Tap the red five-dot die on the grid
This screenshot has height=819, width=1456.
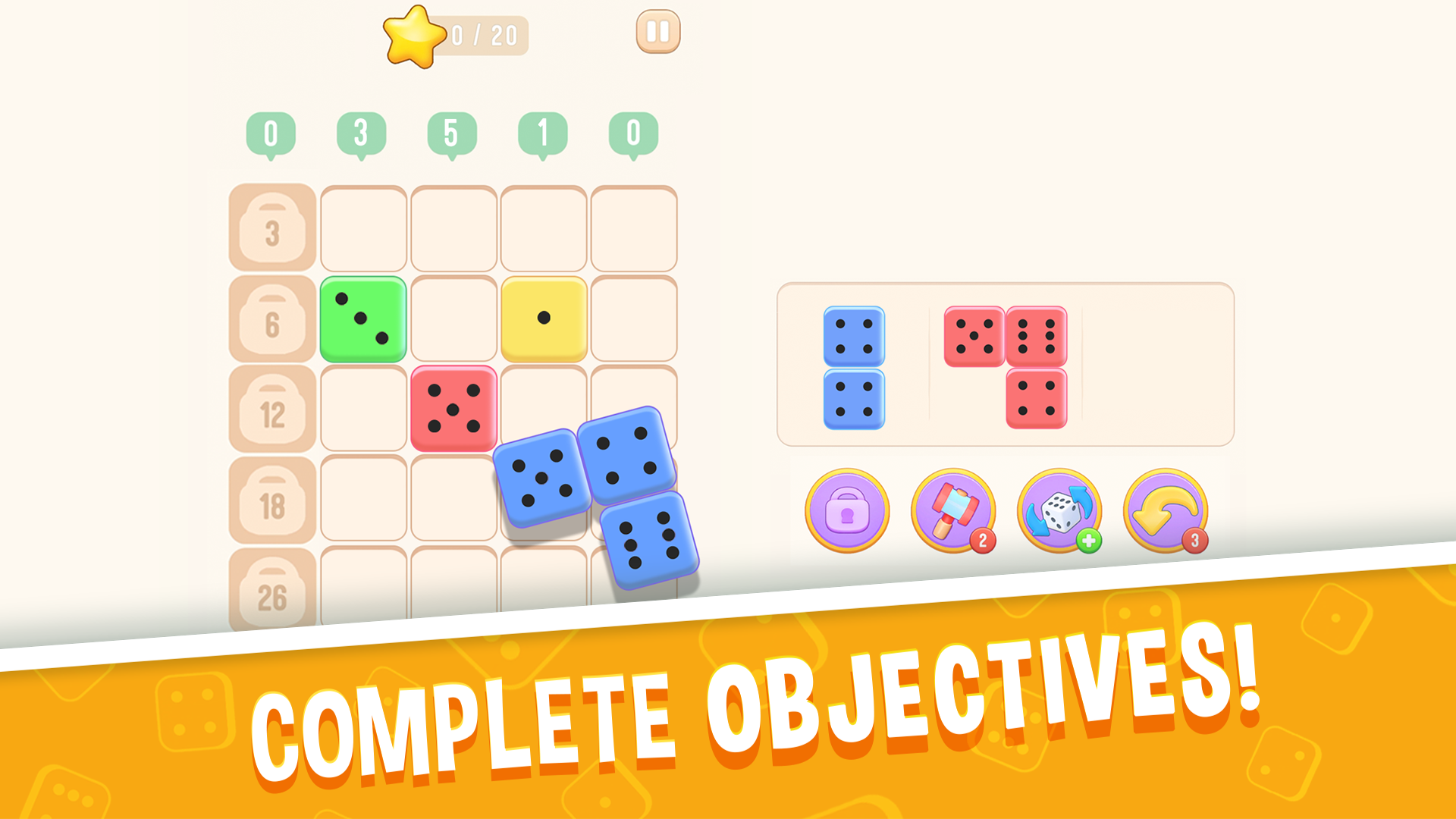pos(453,409)
